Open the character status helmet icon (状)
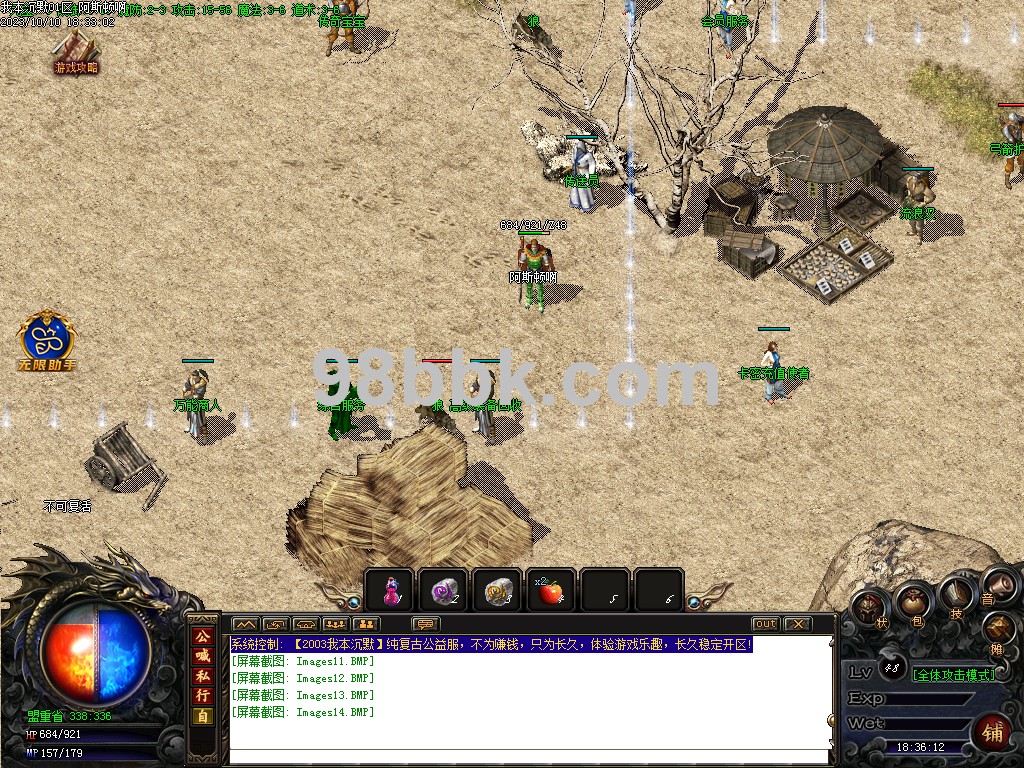Screen dimensions: 1024x768 click(x=869, y=607)
